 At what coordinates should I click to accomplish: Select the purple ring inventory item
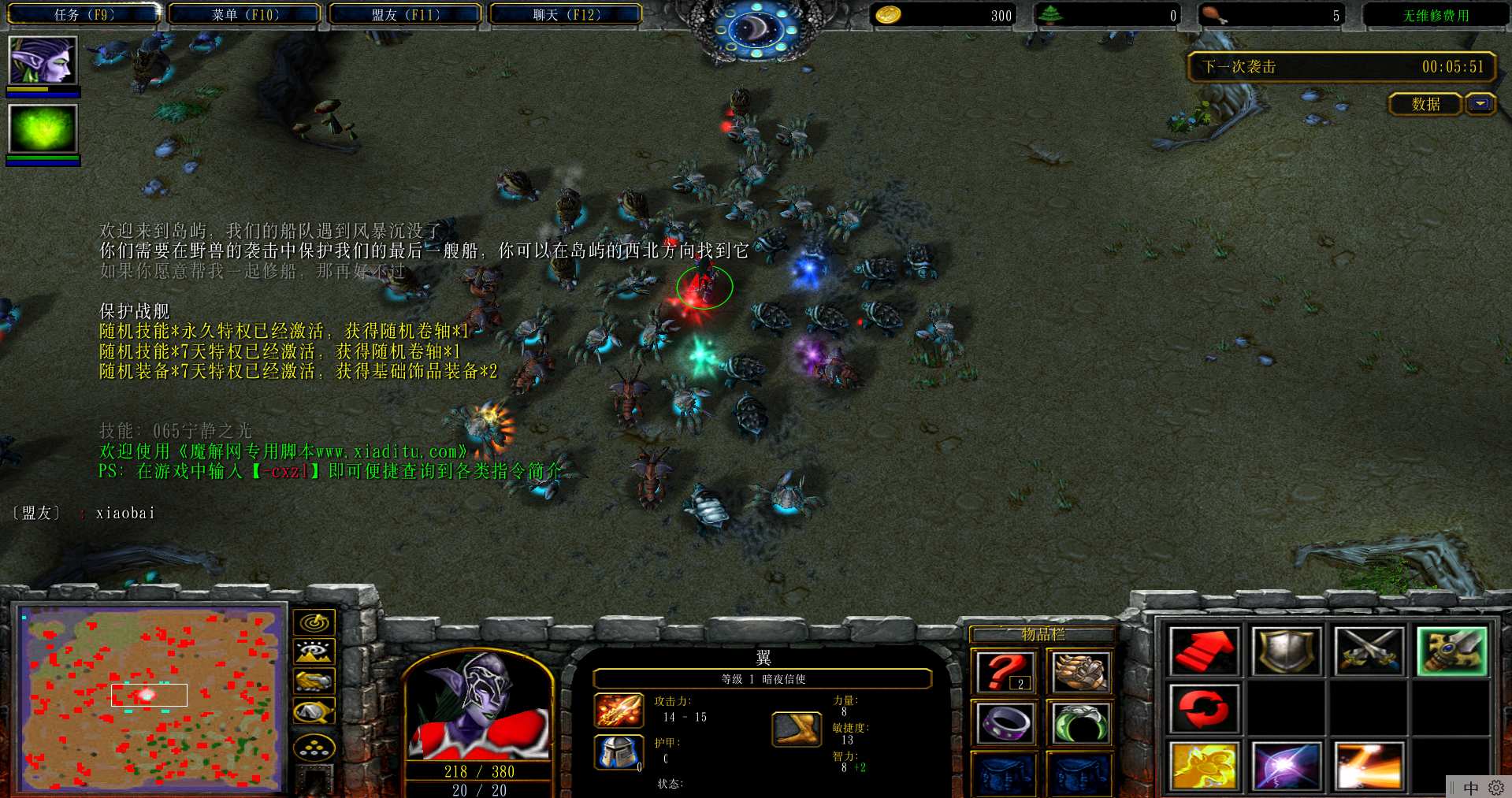coord(1003,722)
